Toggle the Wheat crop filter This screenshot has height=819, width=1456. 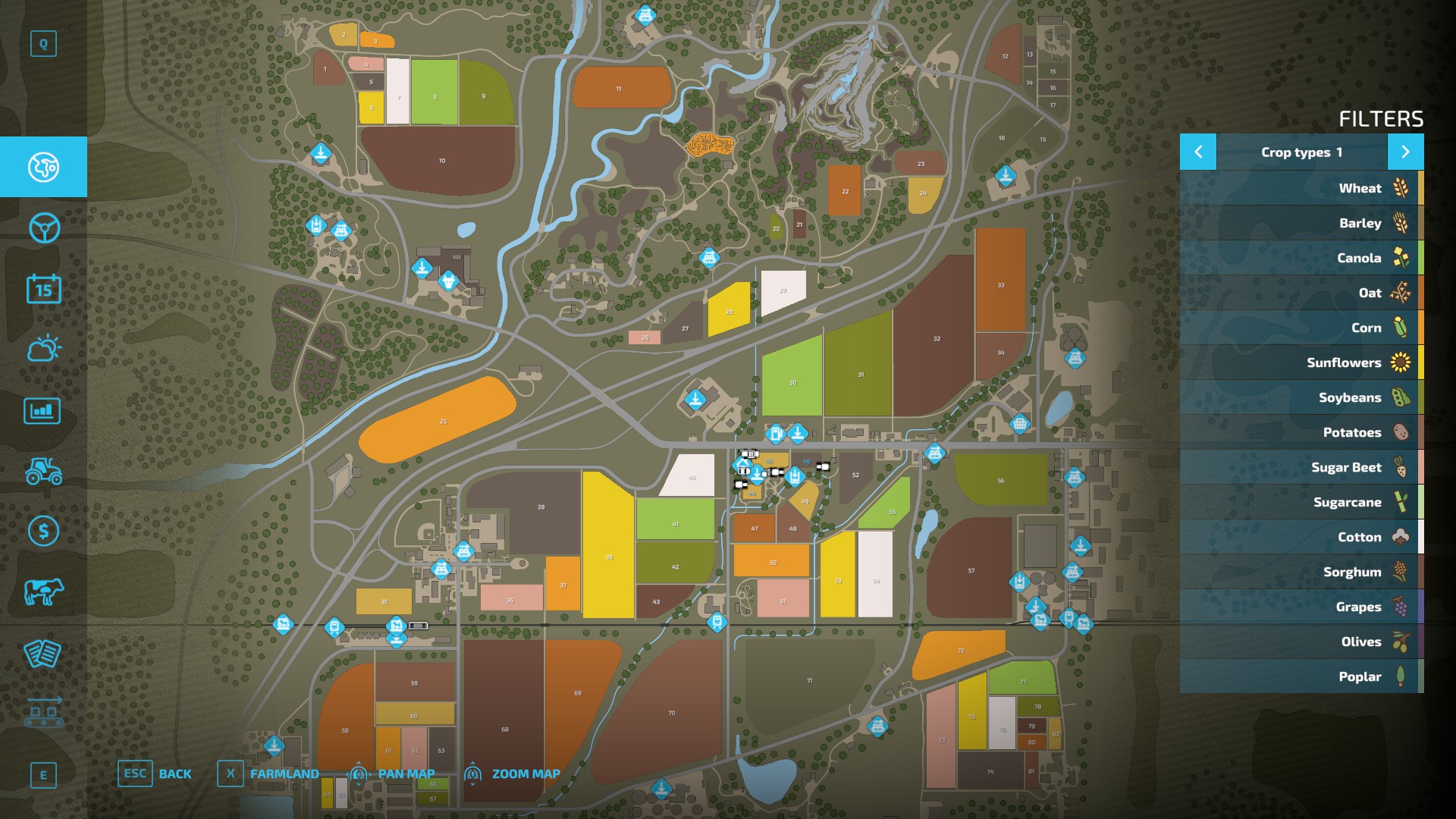1301,188
